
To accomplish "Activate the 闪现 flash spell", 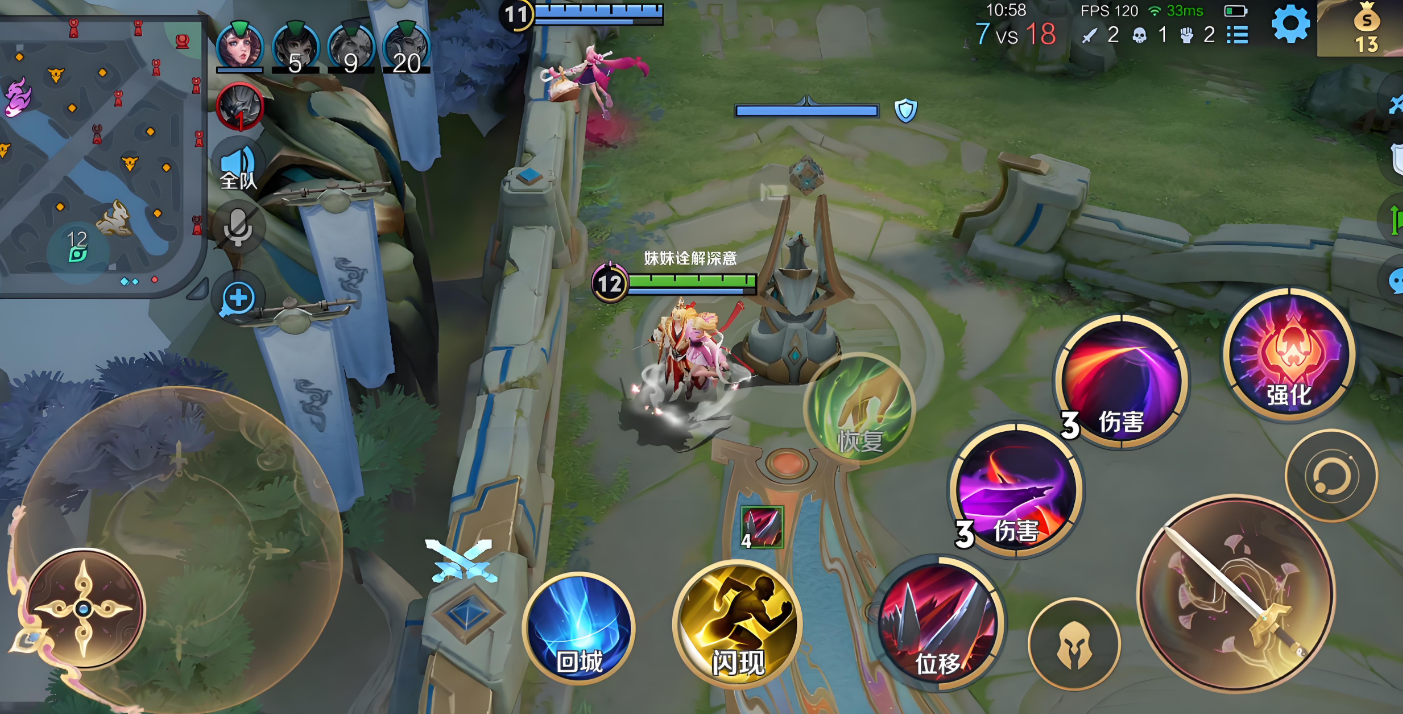I will point(737,625).
